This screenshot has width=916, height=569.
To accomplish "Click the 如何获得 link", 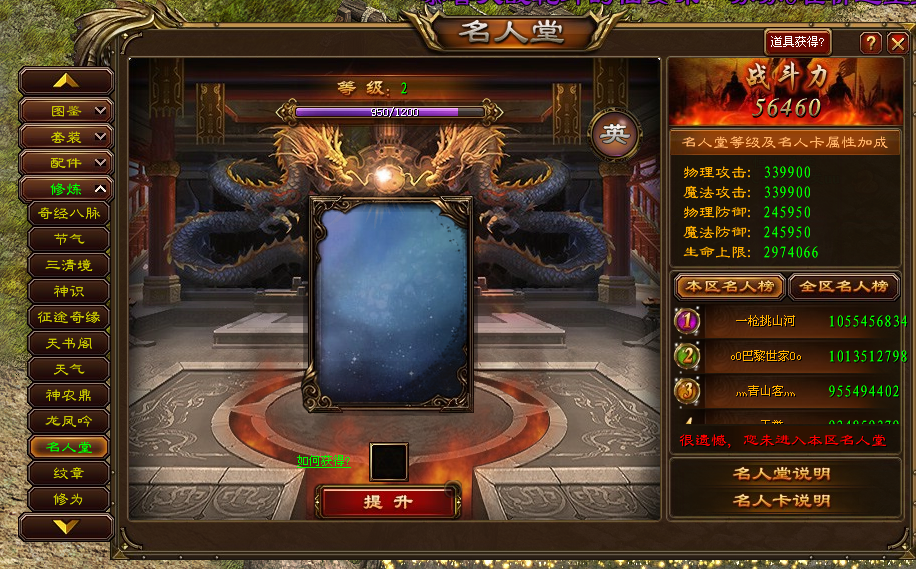I will pyautogui.click(x=323, y=461).
